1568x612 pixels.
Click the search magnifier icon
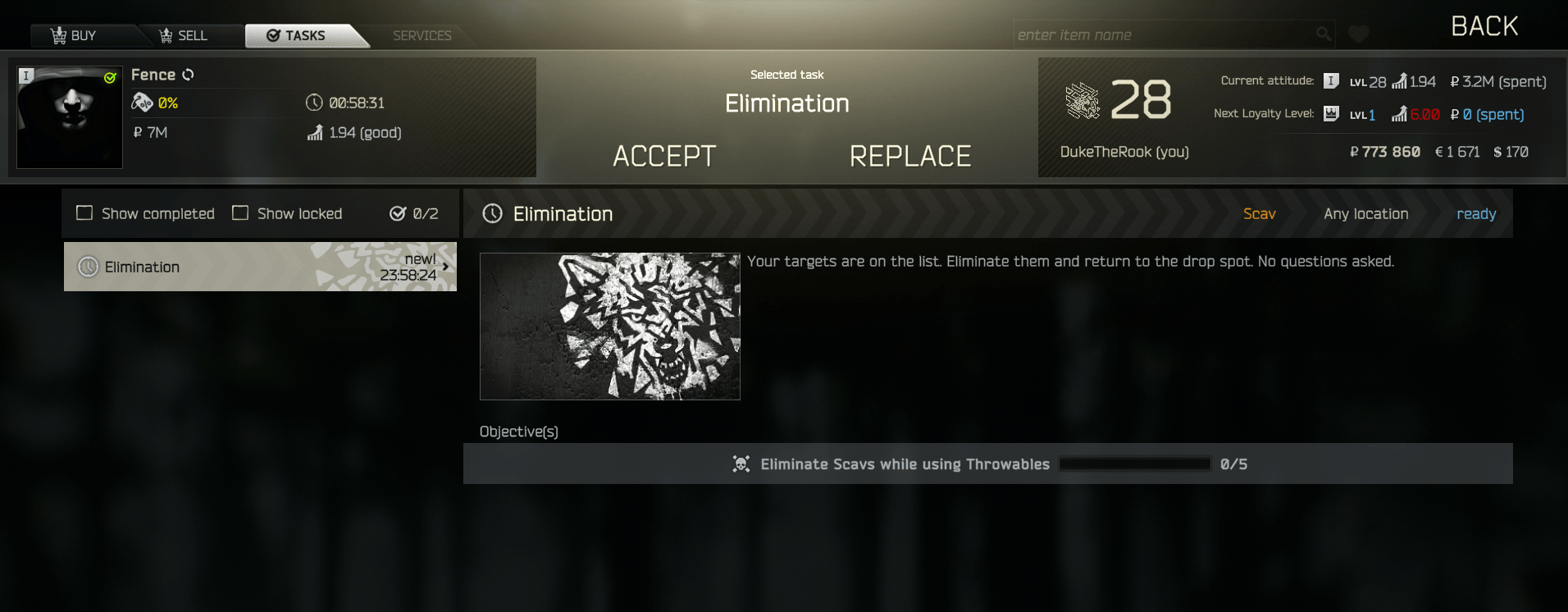pyautogui.click(x=1323, y=34)
